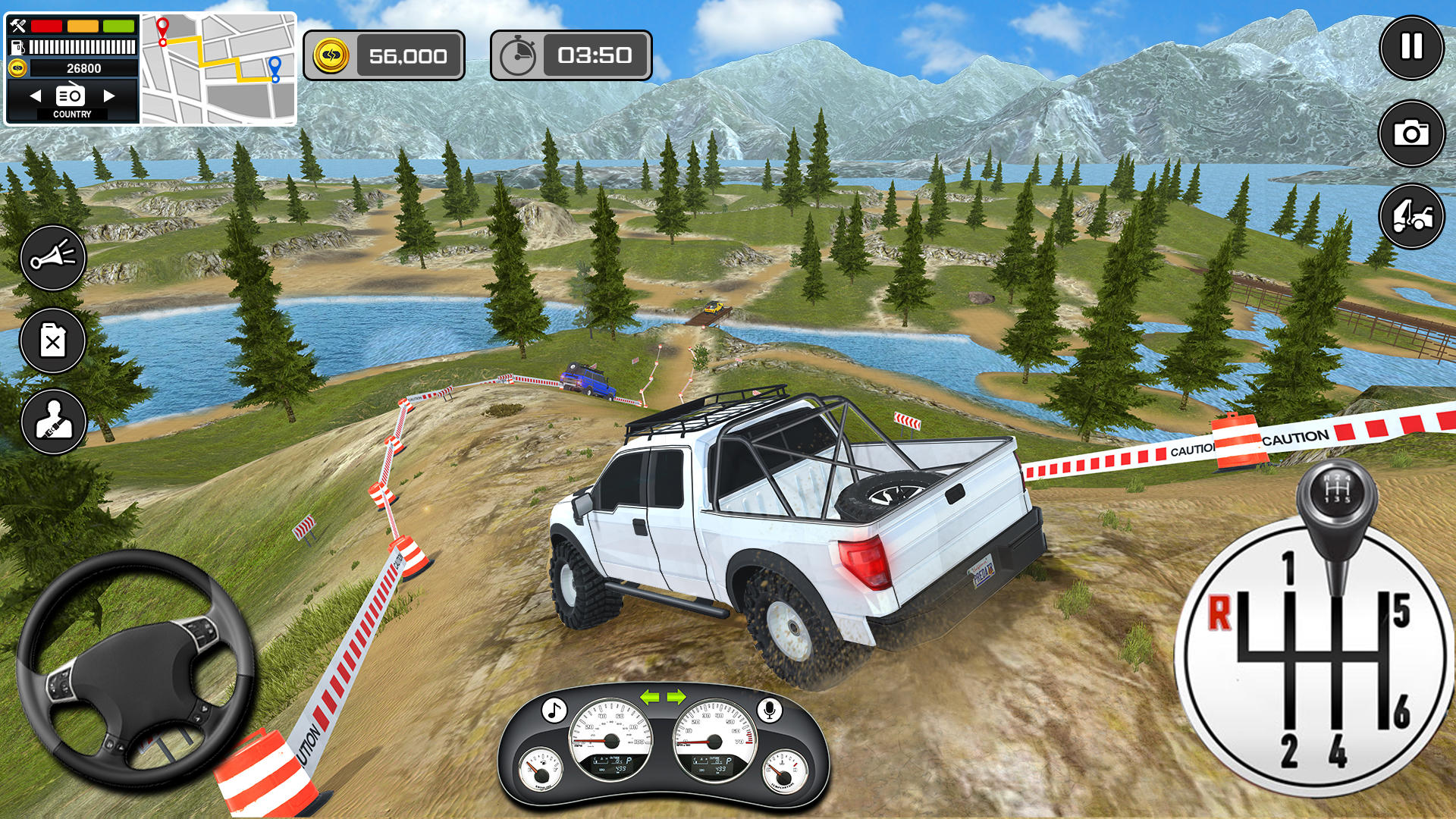
Task: Toggle the seatbelt driver button
Action: tap(53, 422)
